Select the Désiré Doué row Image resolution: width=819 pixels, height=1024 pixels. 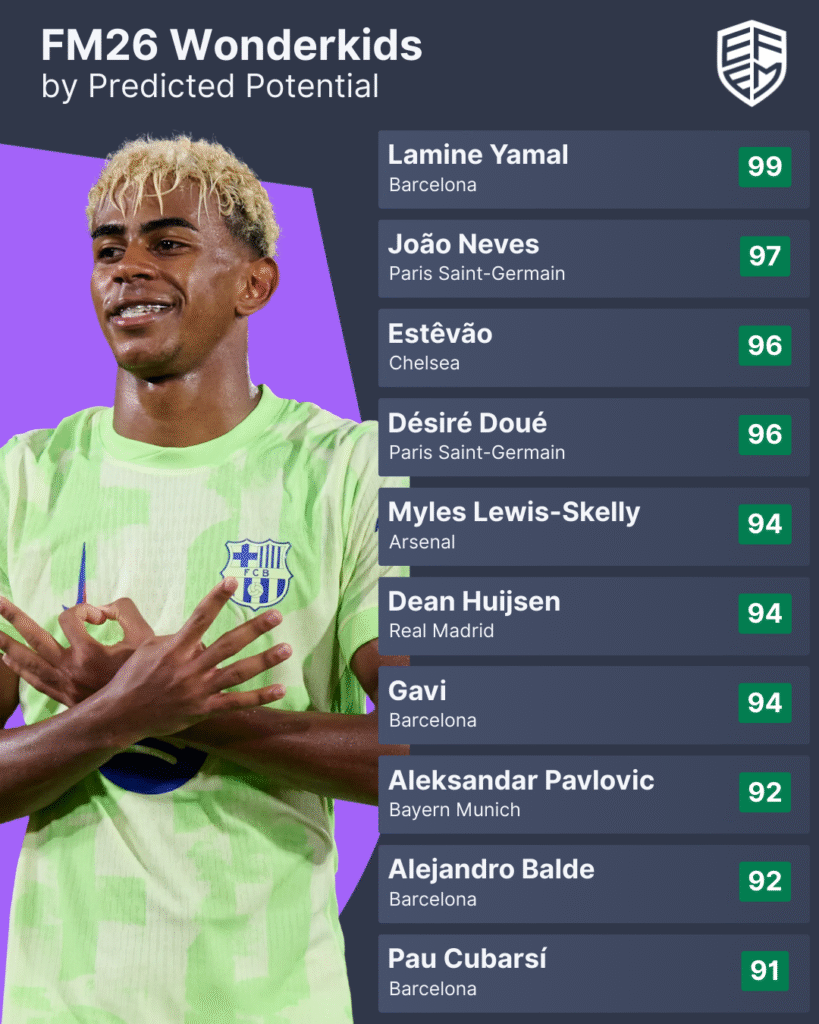[593, 437]
